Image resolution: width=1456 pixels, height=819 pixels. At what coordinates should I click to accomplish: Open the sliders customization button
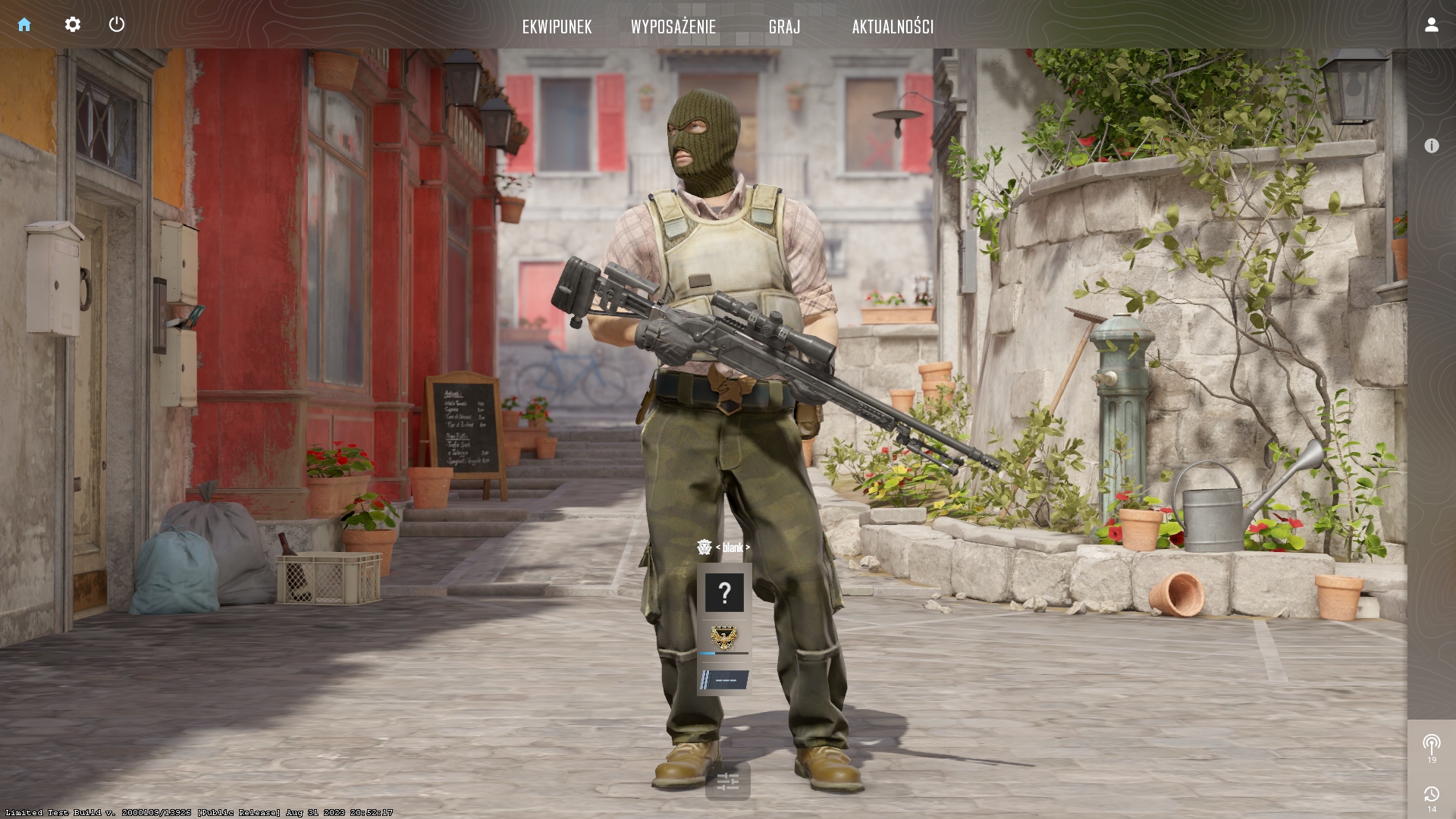click(727, 782)
